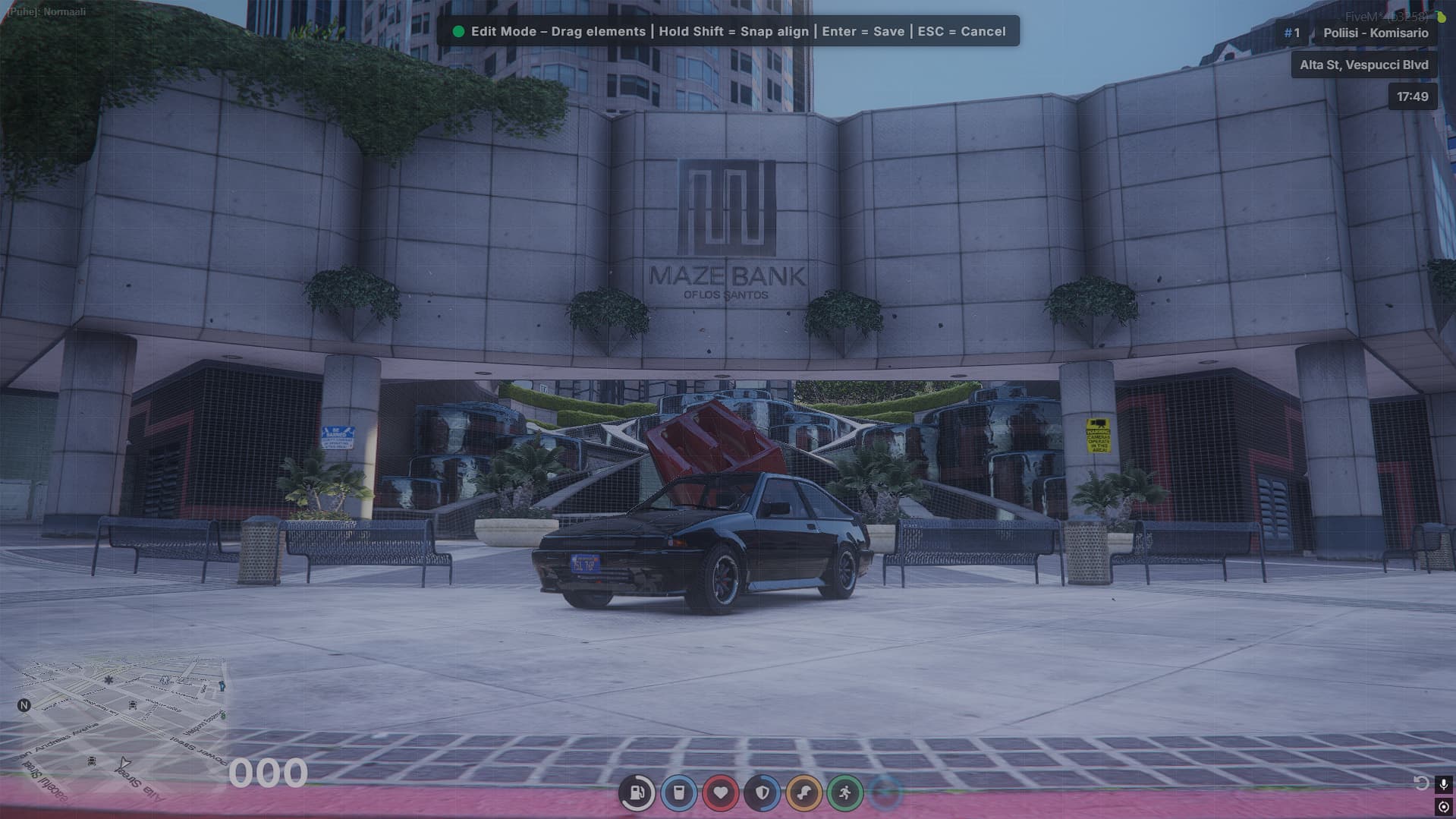
Task: Select the 17:49 clock panel
Action: pyautogui.click(x=1412, y=97)
